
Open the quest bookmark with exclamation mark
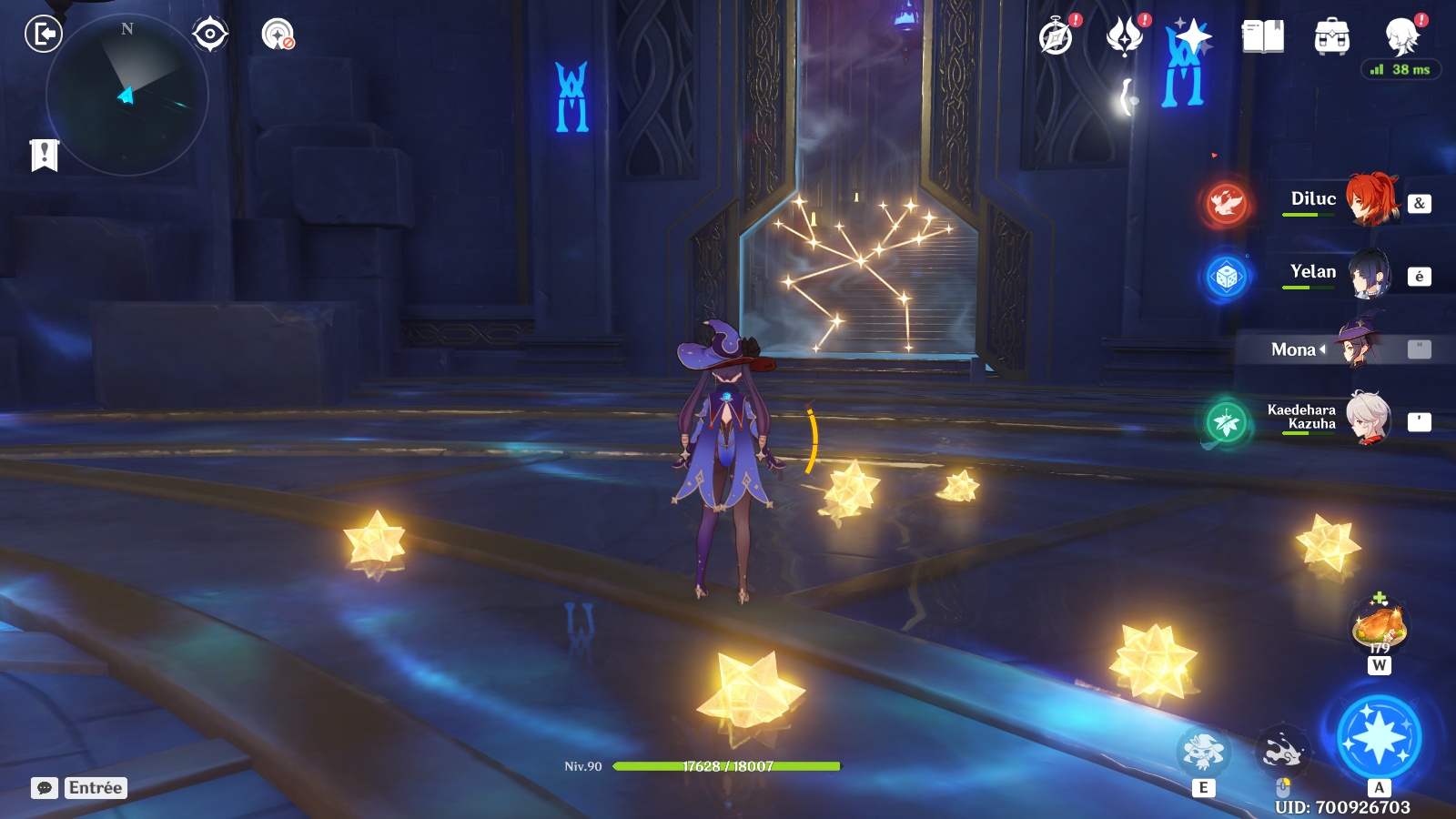point(44,156)
